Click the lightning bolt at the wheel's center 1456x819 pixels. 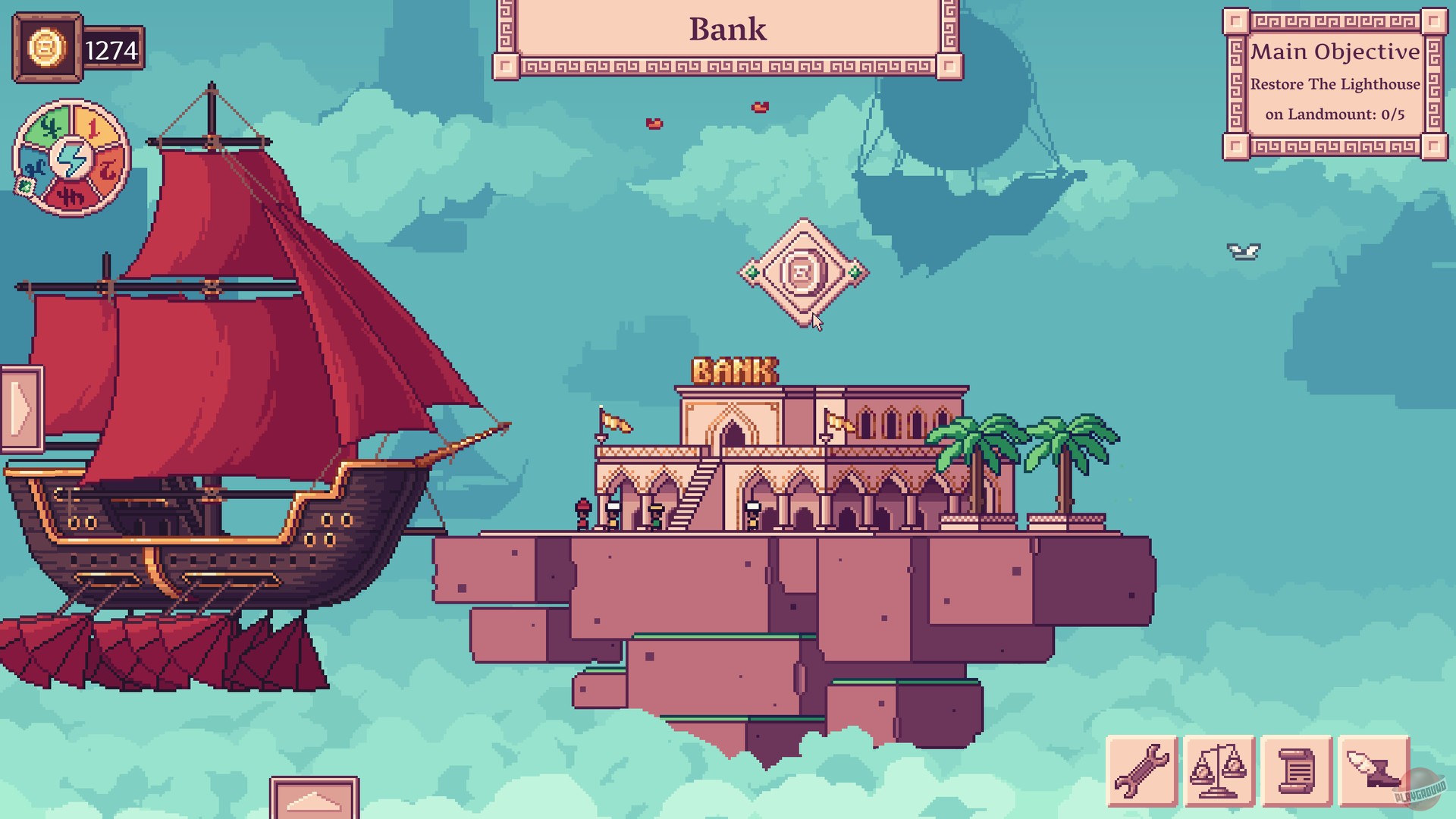(72, 159)
